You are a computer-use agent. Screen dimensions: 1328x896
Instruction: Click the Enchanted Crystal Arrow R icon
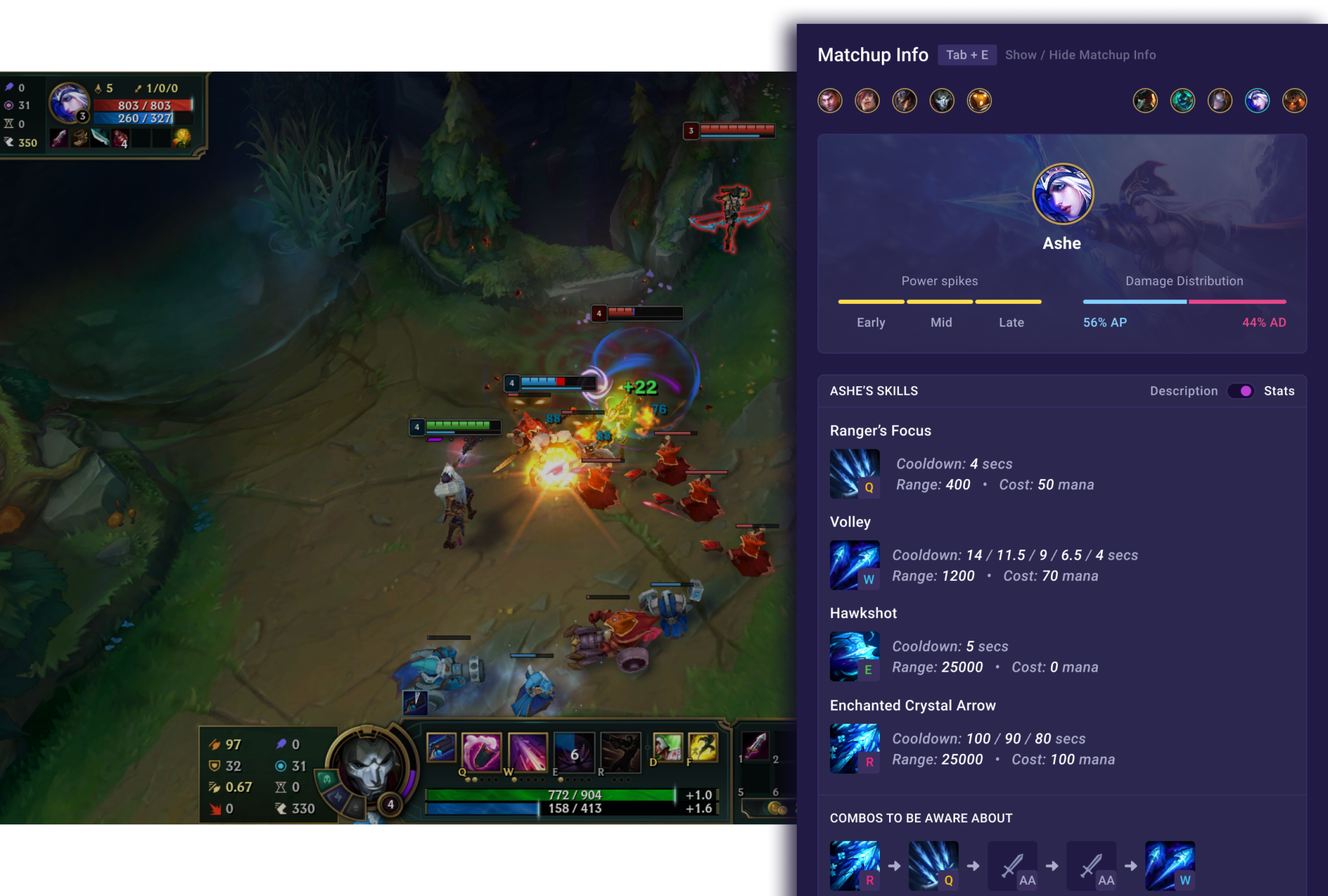855,748
